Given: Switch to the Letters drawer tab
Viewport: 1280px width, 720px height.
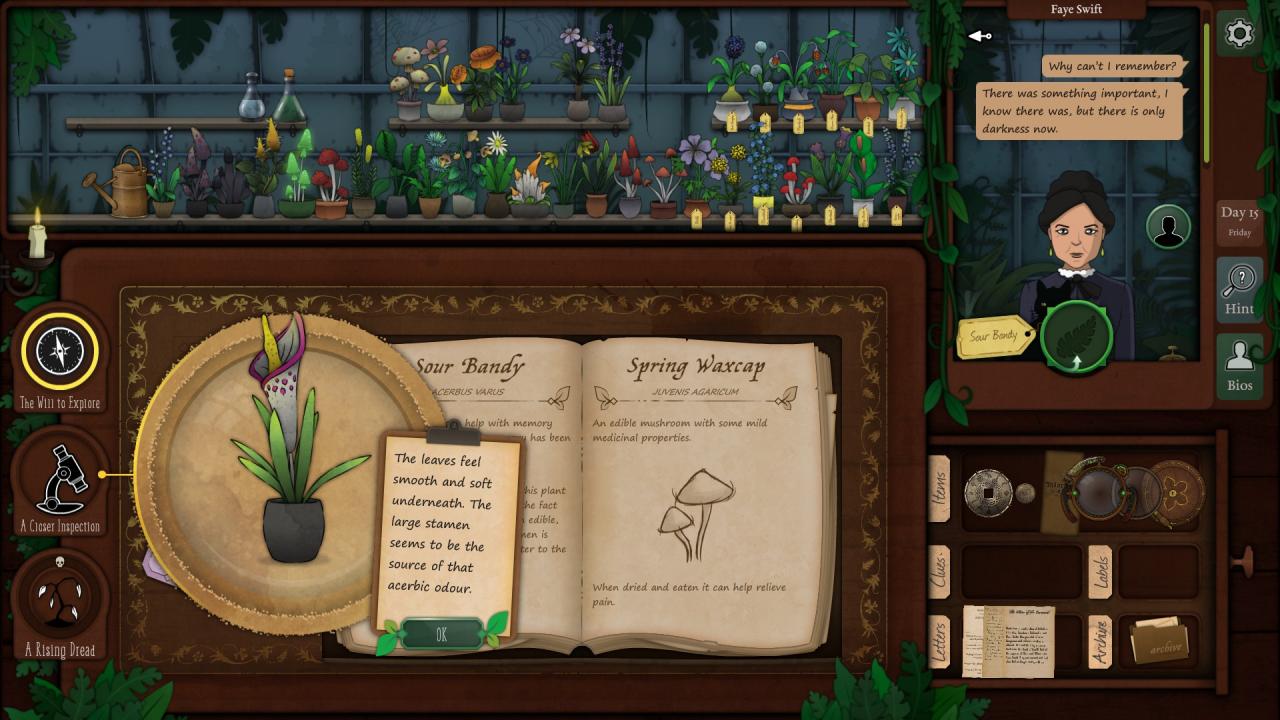Looking at the screenshot, I should click(x=939, y=641).
